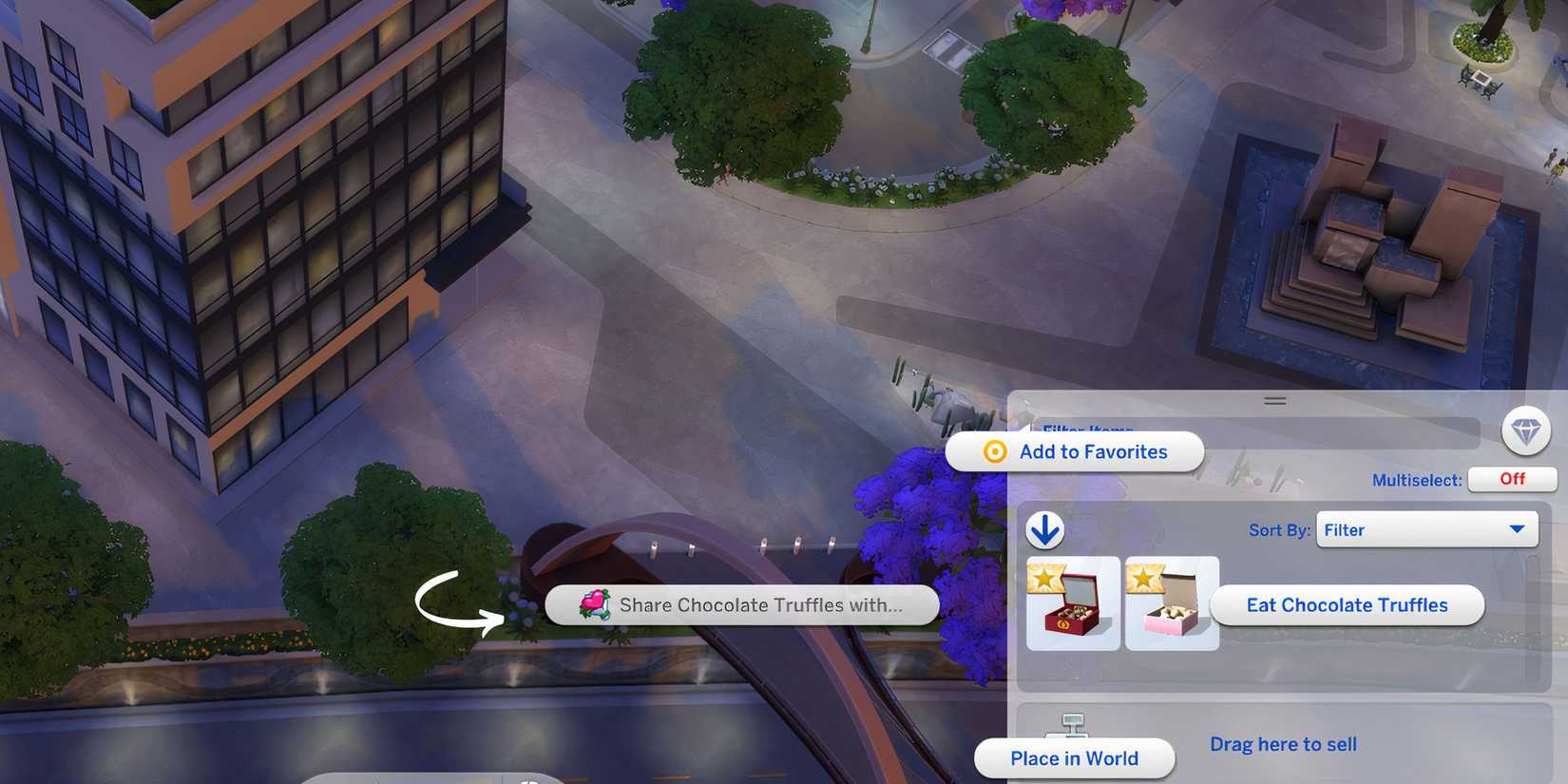The image size is (1568, 784).
Task: Click the diamond gem icon in inventory panel
Action: [1525, 431]
